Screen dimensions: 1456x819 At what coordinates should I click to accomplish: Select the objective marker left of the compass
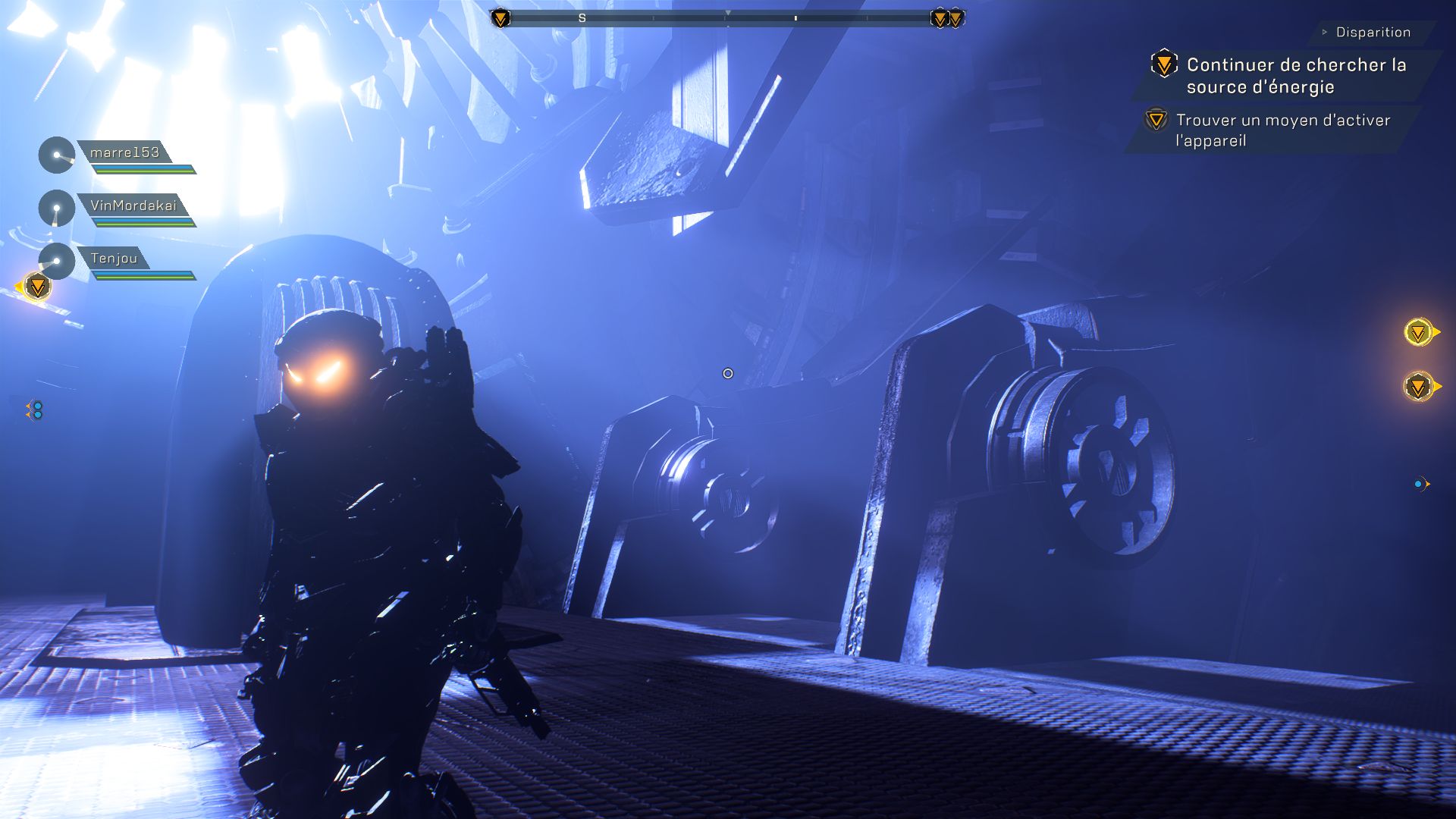click(500, 17)
